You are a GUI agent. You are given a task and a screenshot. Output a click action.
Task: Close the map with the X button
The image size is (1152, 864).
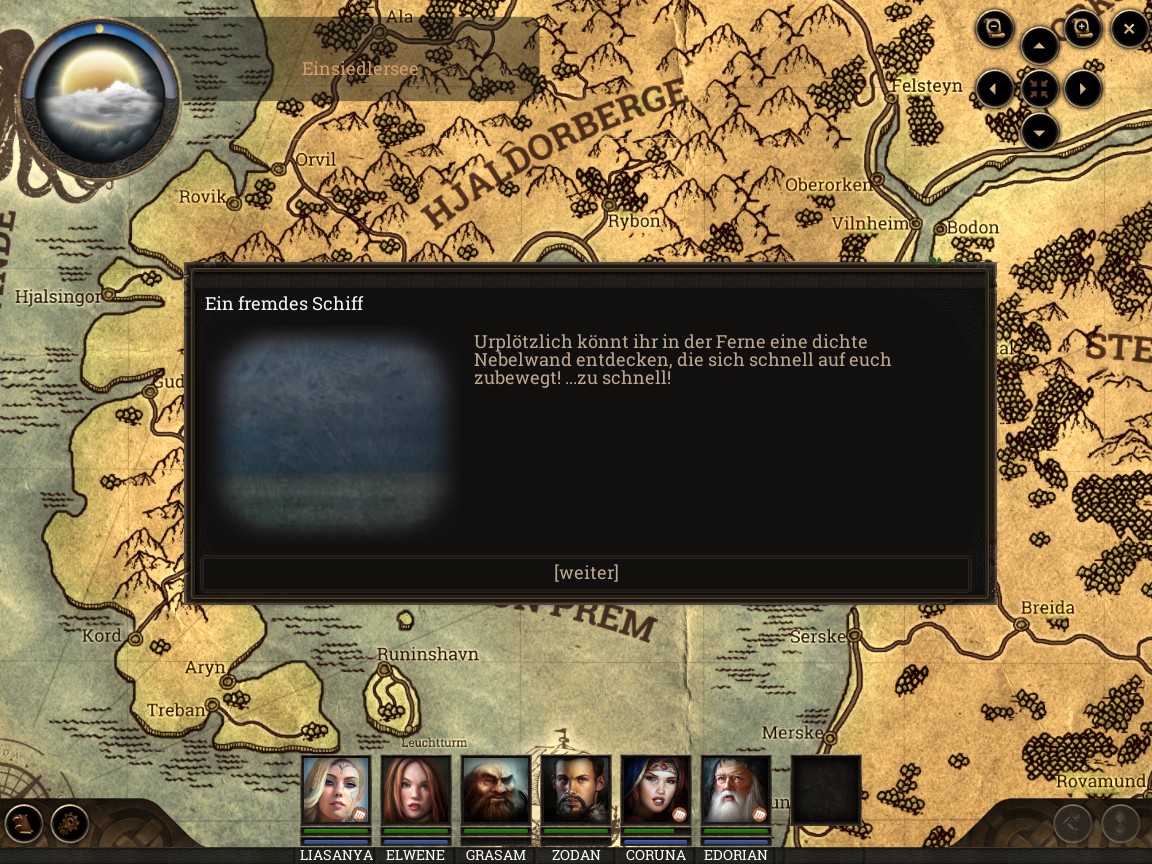[x=1129, y=29]
